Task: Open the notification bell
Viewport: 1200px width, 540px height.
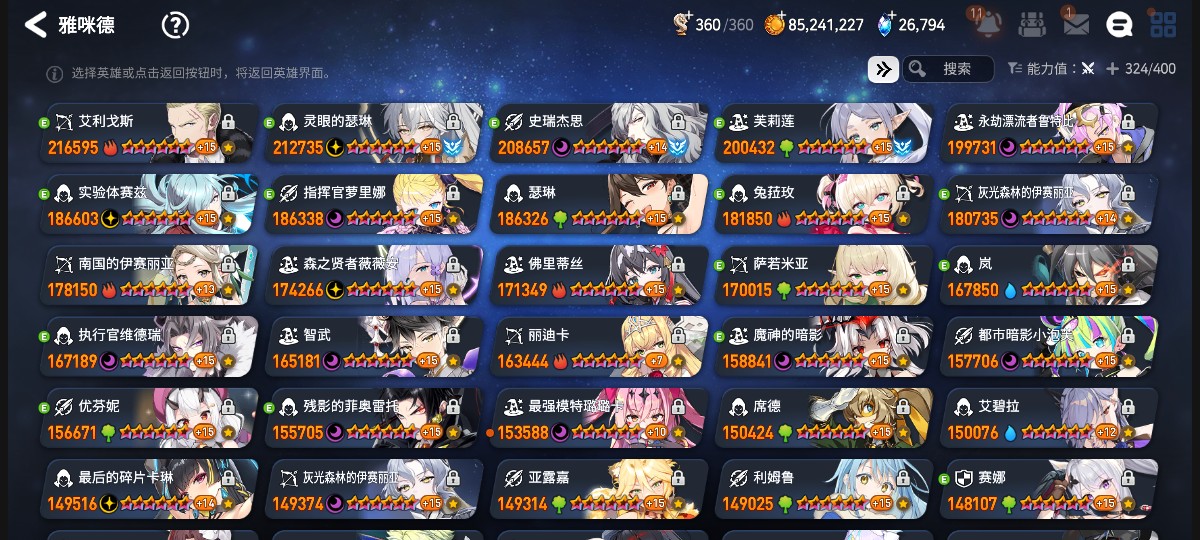Action: 986,25
